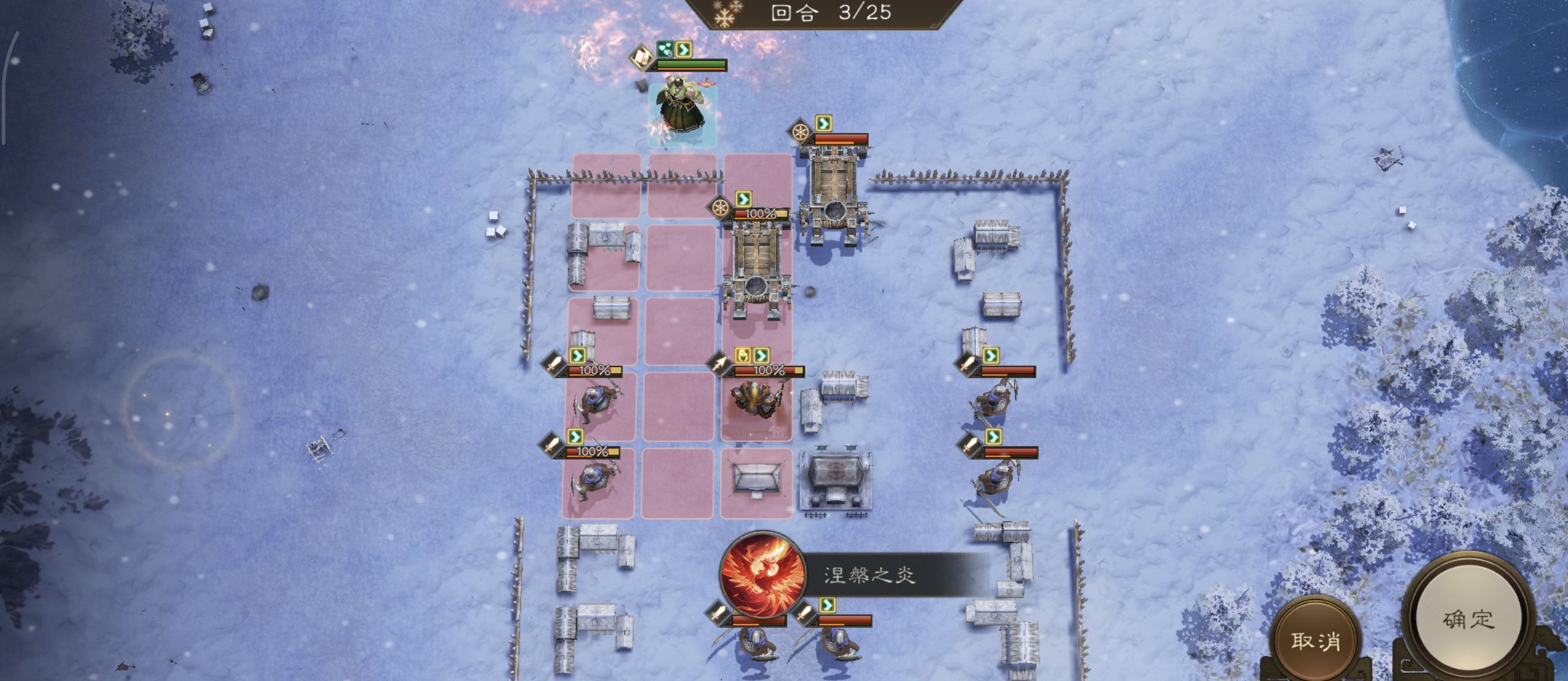Toggle the green hearts healing buff indicator
Image resolution: width=1568 pixels, height=681 pixels.
click(665, 50)
